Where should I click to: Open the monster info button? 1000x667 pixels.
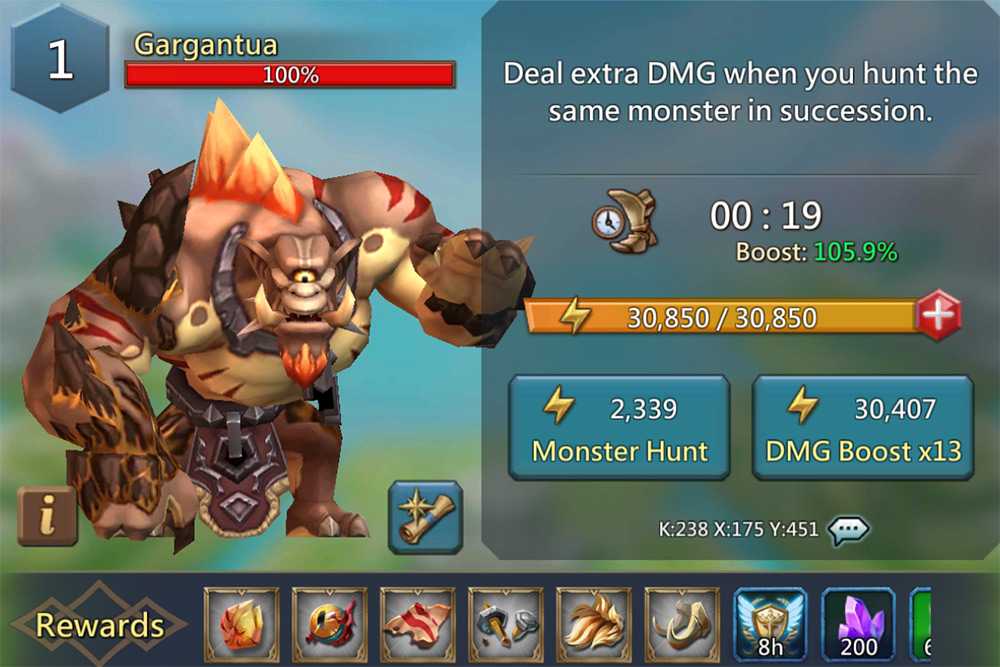[x=47, y=515]
